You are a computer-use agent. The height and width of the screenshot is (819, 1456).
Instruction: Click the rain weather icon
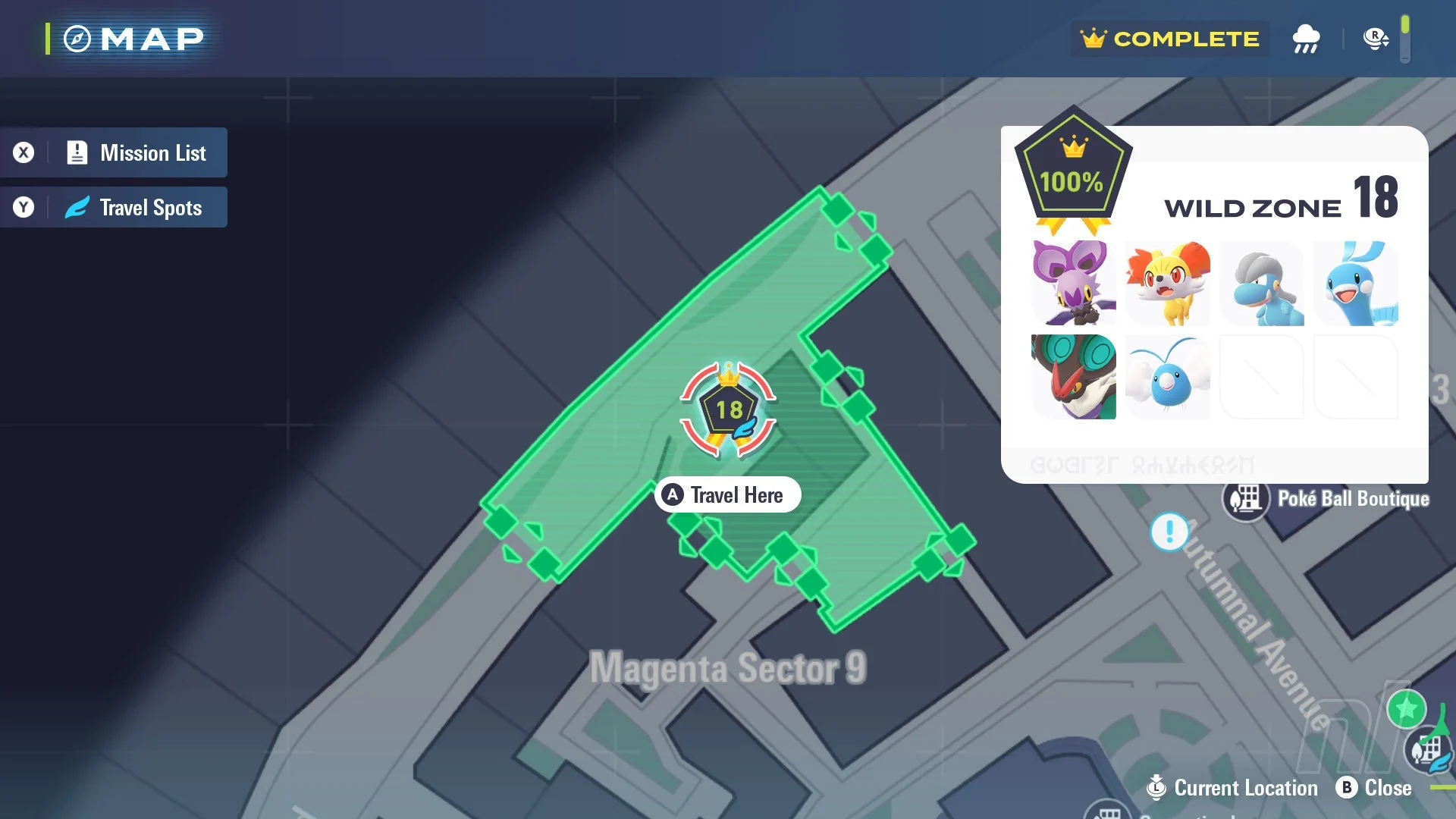pyautogui.click(x=1306, y=39)
